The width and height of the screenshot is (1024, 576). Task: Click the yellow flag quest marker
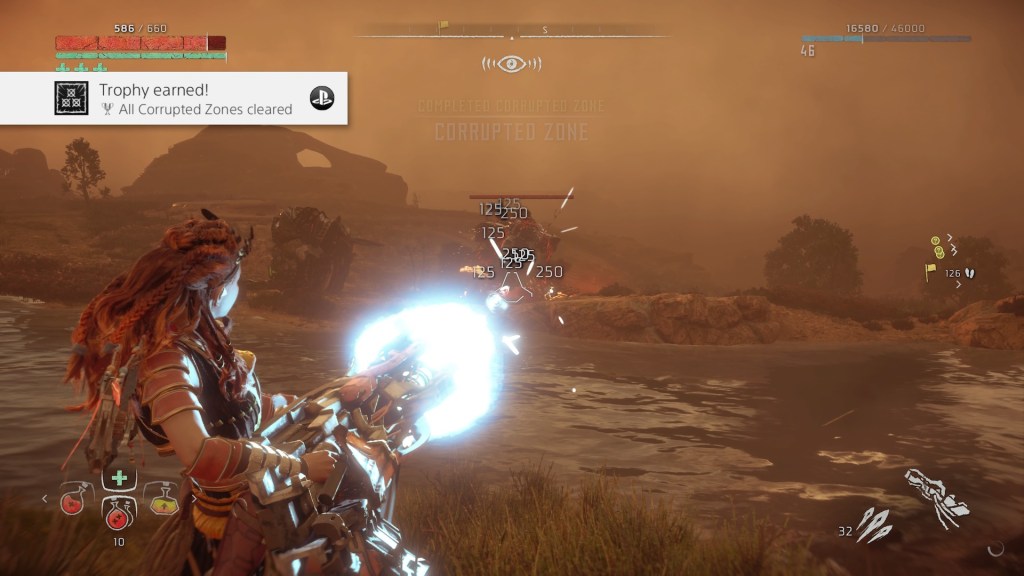pos(931,270)
